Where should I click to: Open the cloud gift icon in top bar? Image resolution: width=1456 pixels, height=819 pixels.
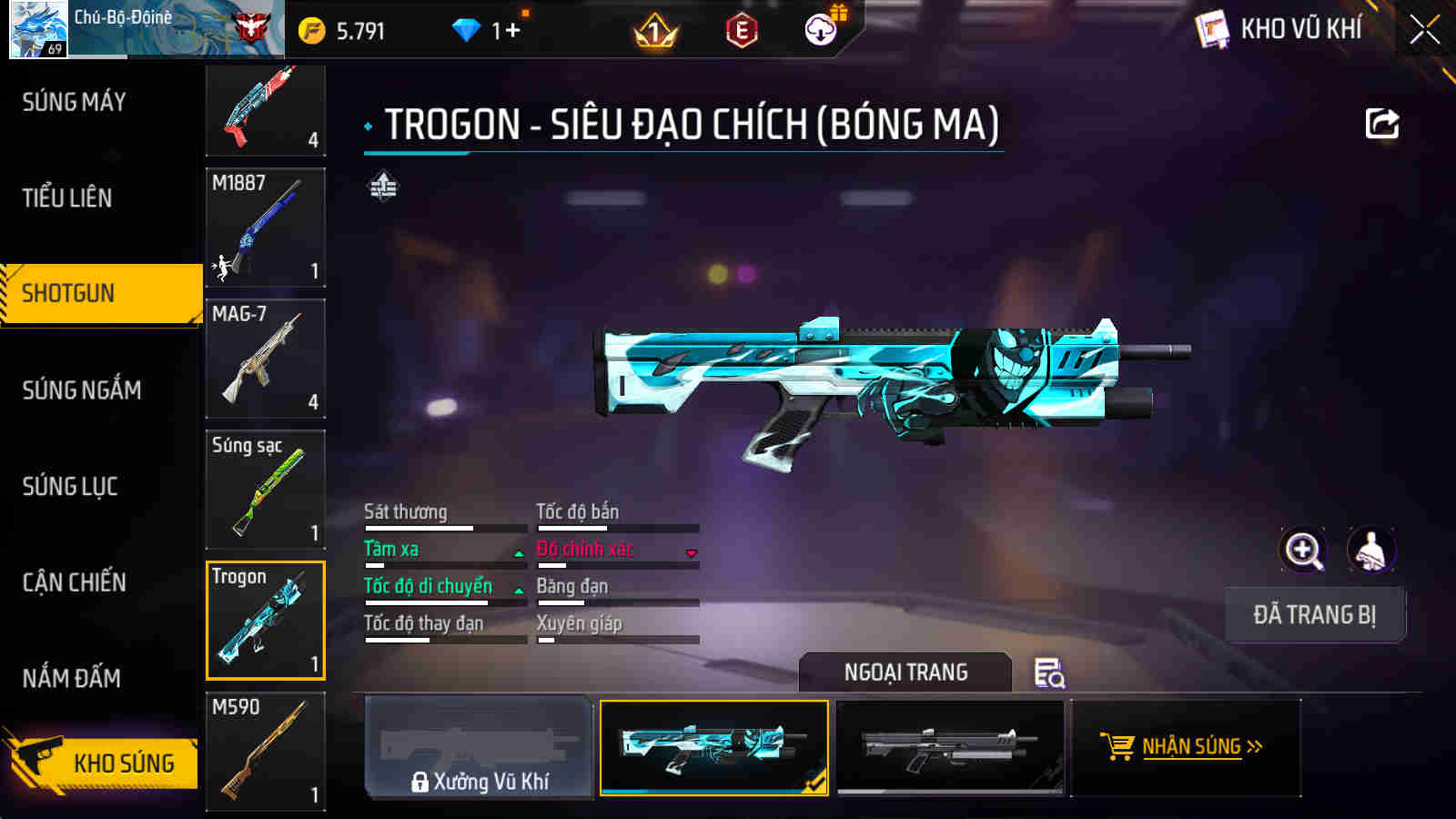coord(822,27)
